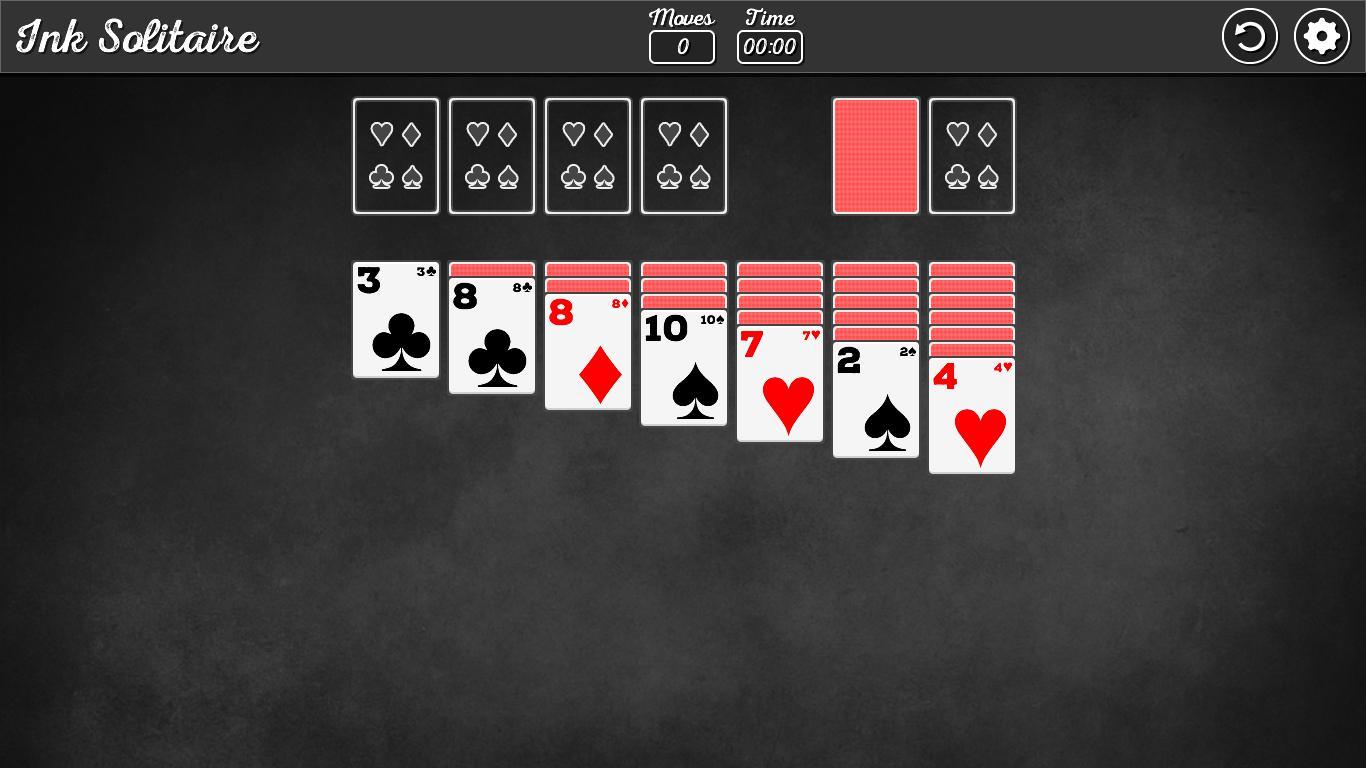
Task: Select the fourth foundation pile
Action: coord(683,155)
